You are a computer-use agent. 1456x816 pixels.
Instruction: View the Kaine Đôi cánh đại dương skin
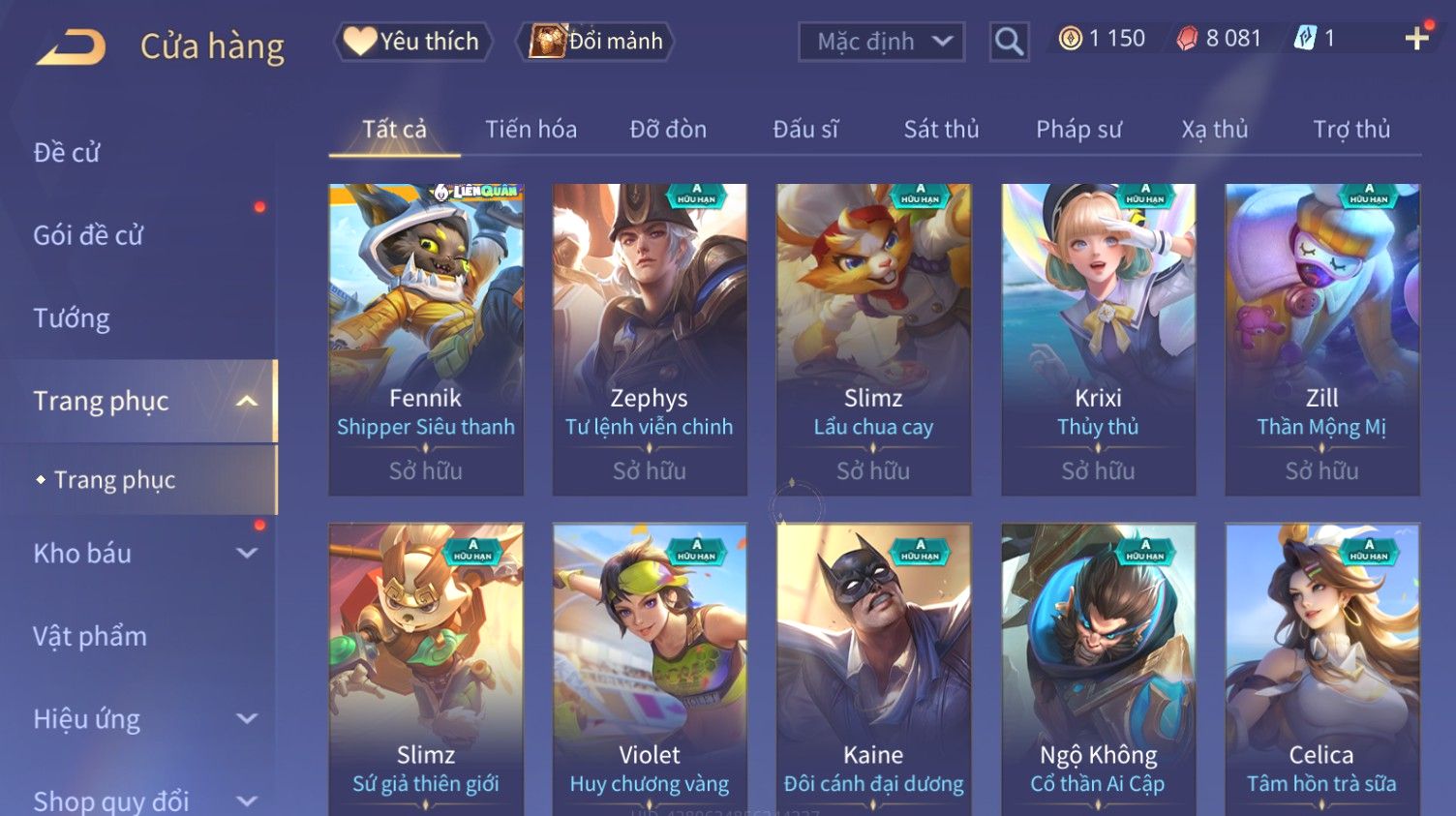[873, 668]
